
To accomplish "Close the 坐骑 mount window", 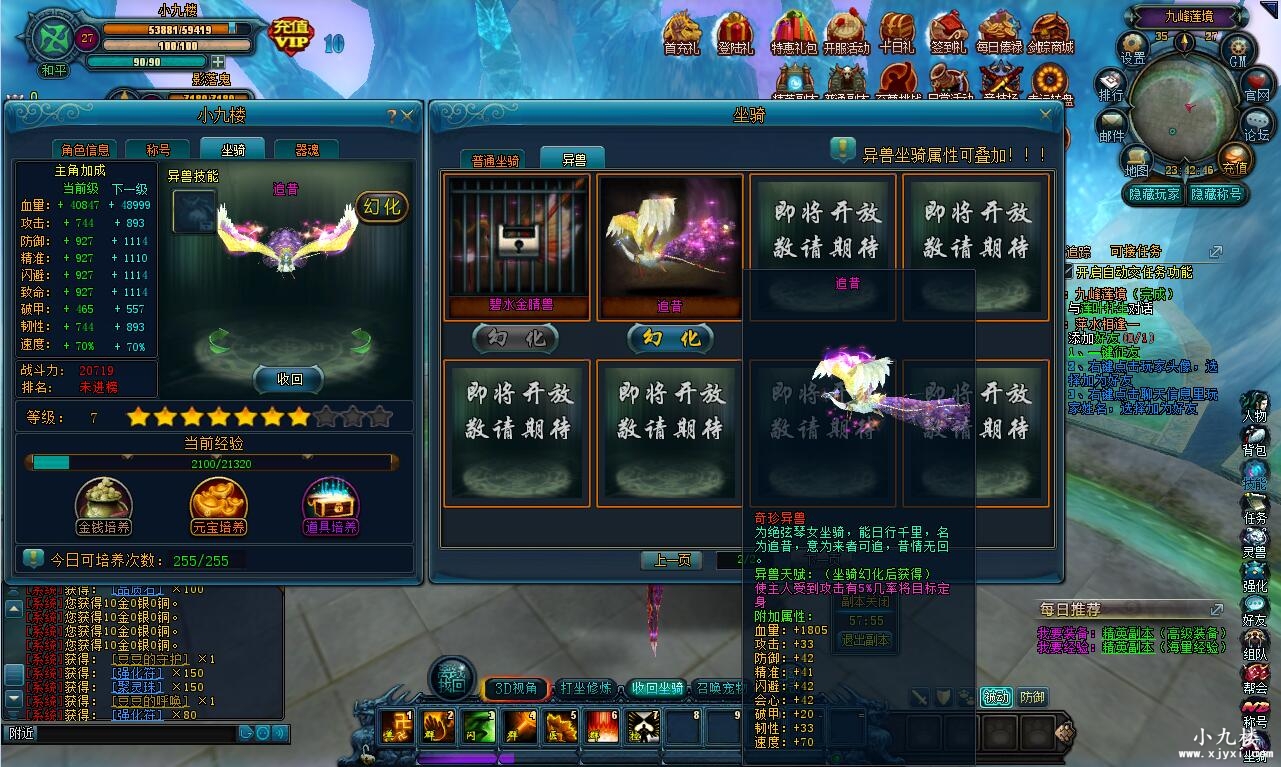I will point(1046,116).
